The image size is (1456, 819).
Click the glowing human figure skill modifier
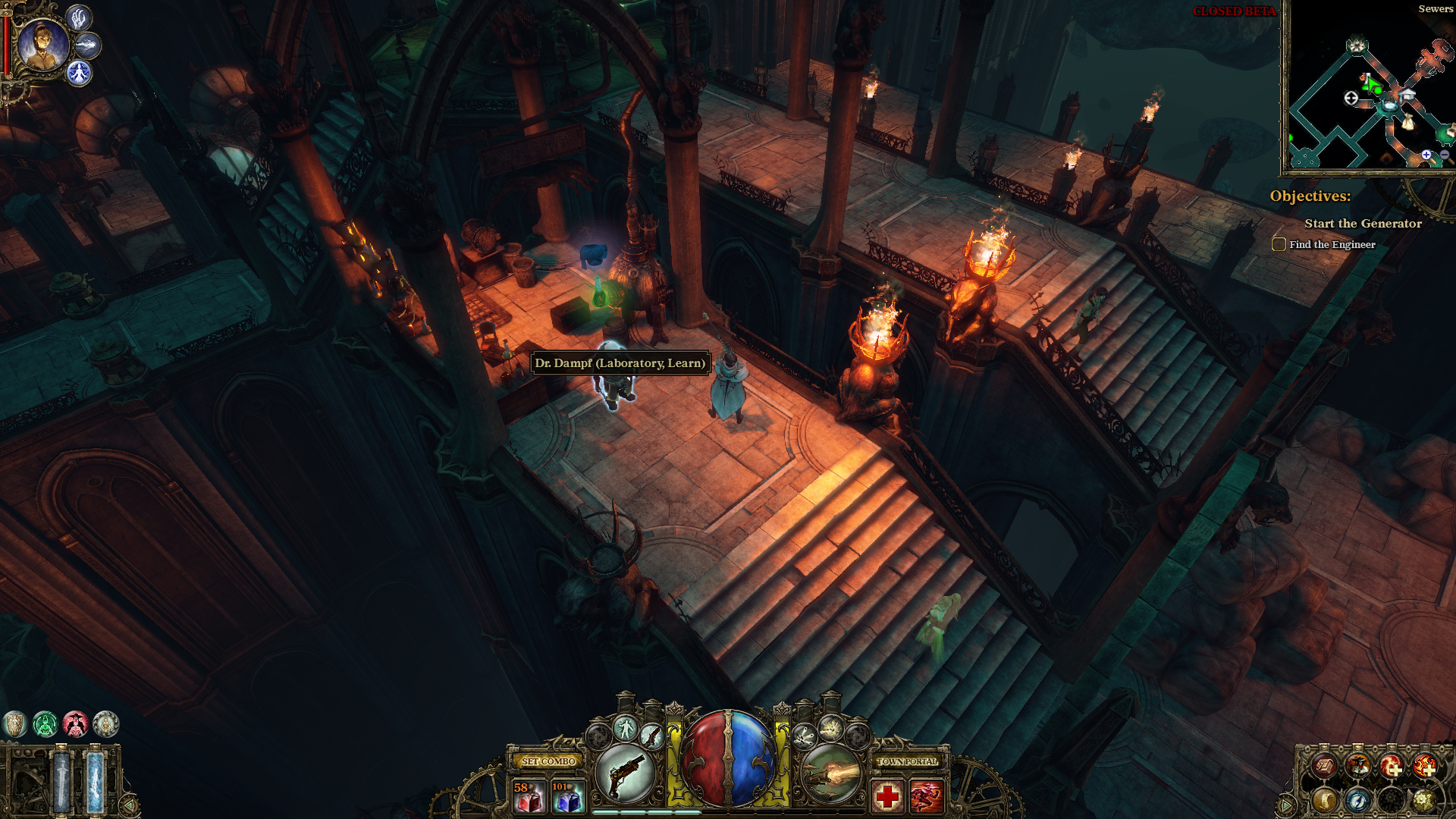click(x=626, y=729)
